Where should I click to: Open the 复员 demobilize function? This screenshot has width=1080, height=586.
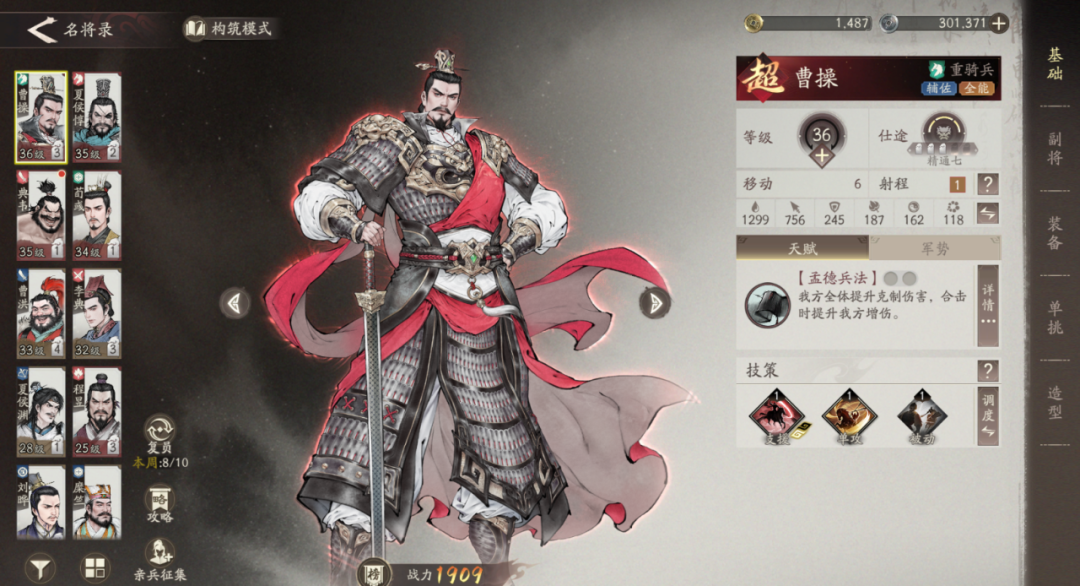[160, 437]
